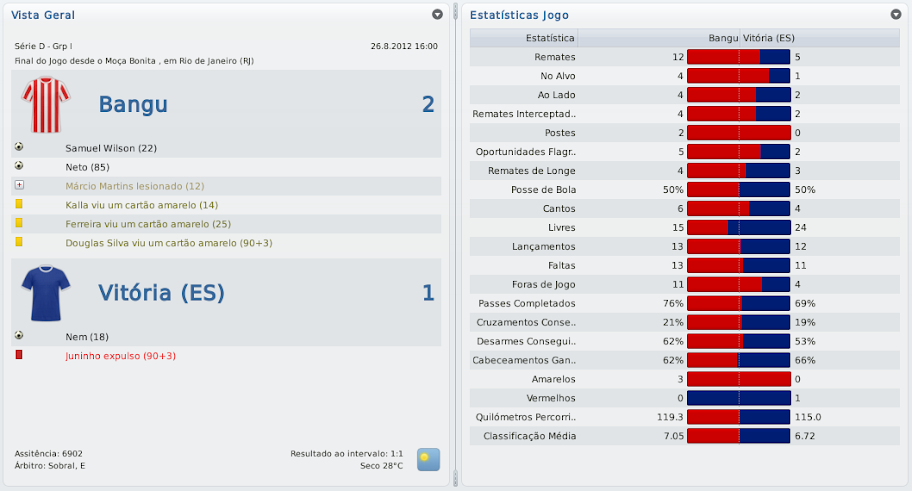The image size is (912, 491).
Task: Open the Vista Geral panel dropdown arrow
Action: (x=437, y=15)
